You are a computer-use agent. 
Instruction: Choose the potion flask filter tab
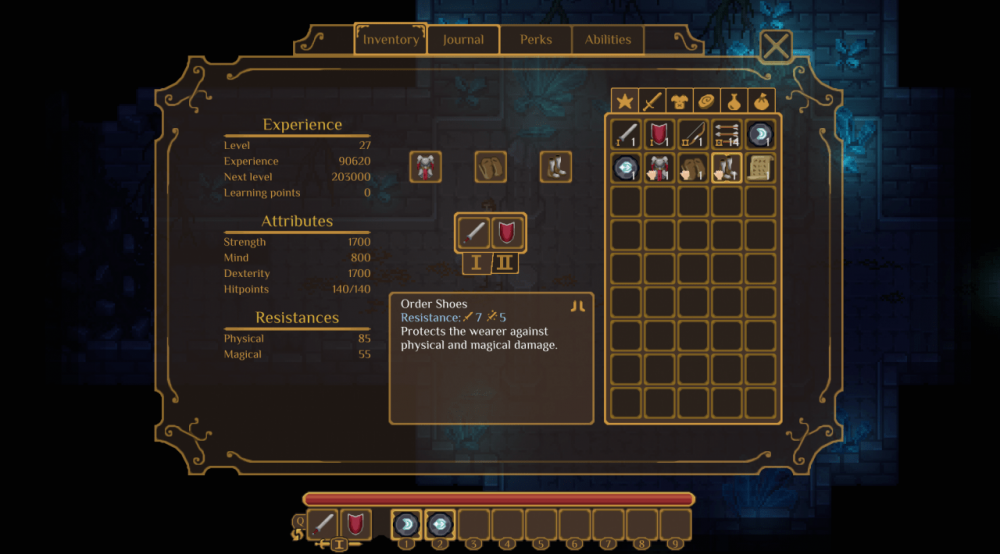coord(734,101)
